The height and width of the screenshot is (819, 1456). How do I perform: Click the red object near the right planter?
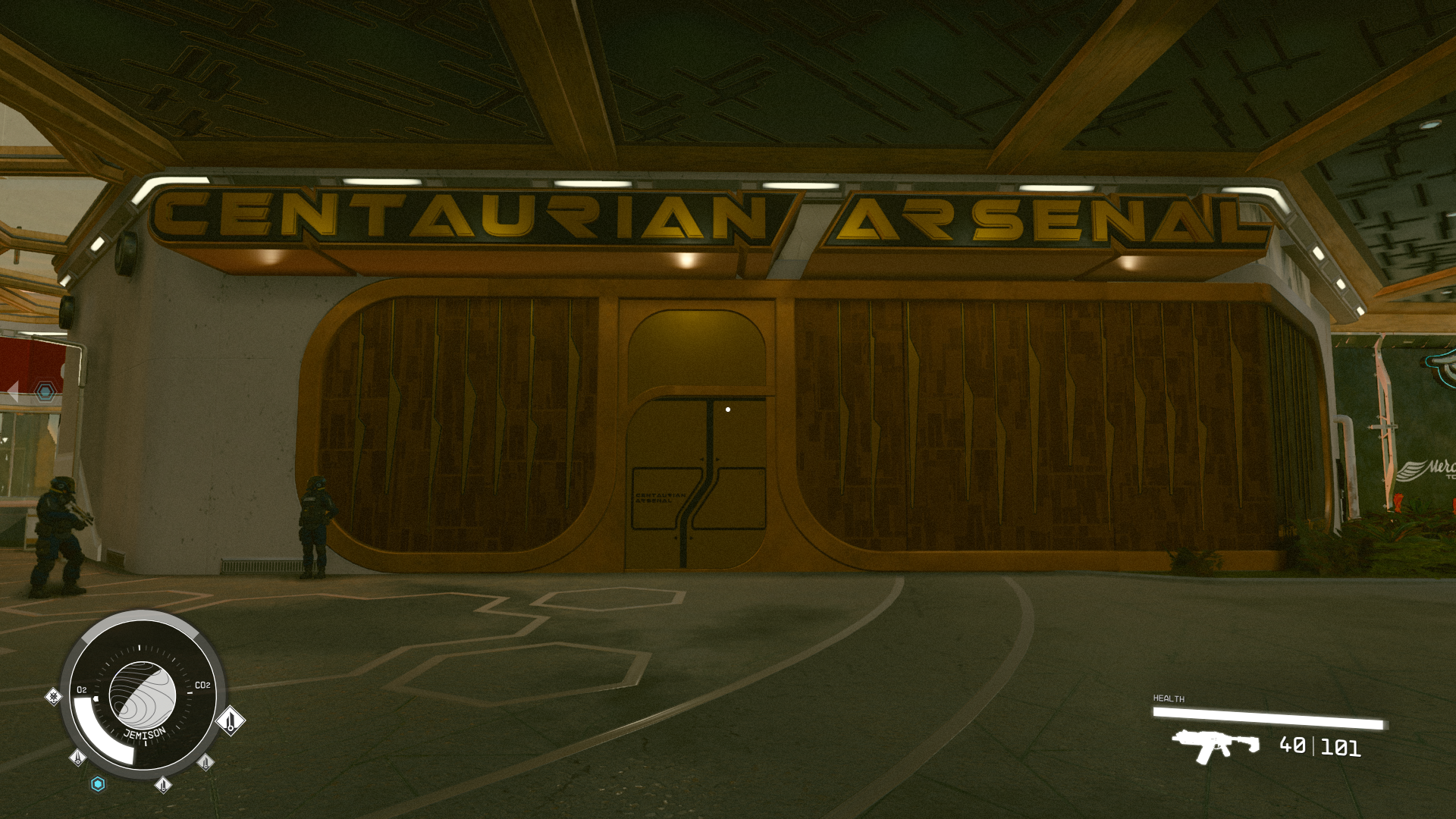[x=1399, y=502]
